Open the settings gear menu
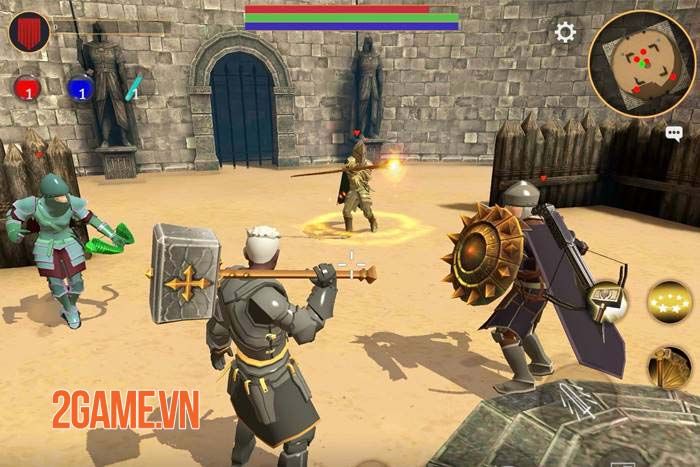The image size is (700, 467). point(565,32)
